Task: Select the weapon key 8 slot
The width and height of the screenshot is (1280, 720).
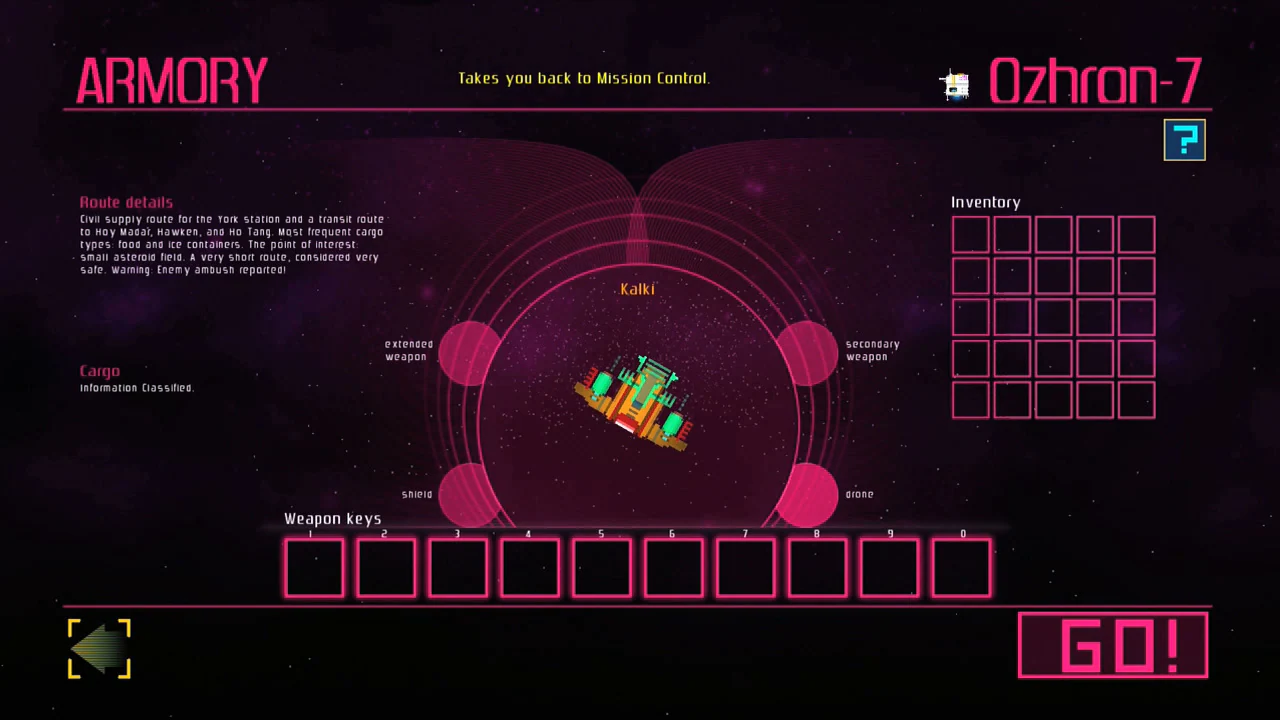Action: (817, 567)
